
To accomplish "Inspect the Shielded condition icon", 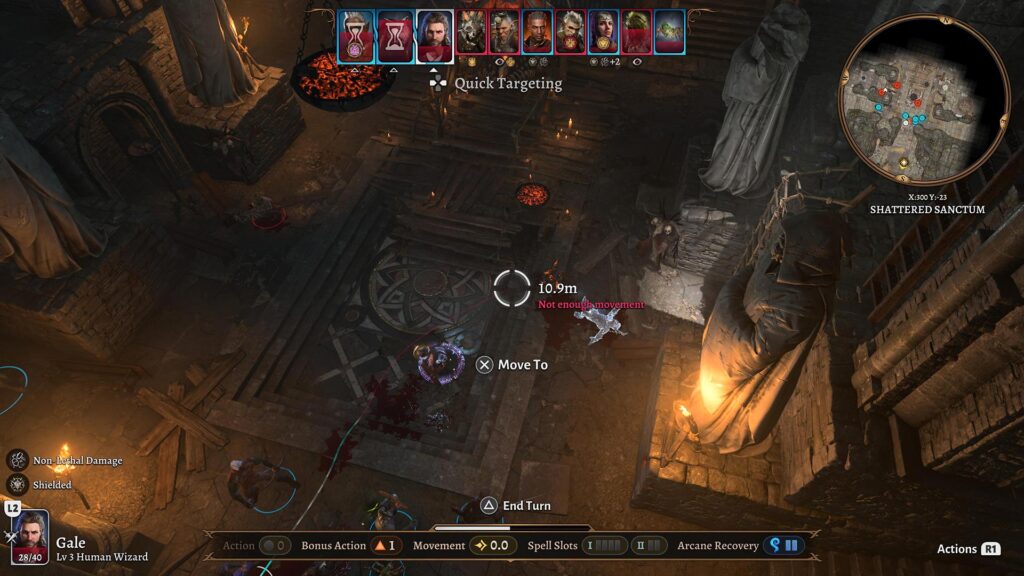I will (18, 485).
